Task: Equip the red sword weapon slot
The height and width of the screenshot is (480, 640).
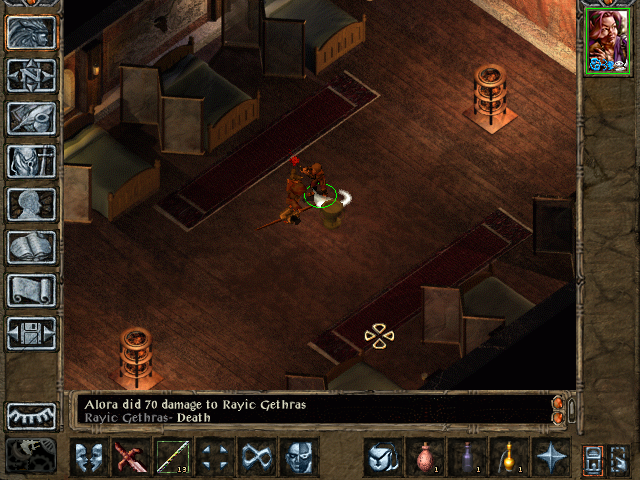Action: point(132,457)
